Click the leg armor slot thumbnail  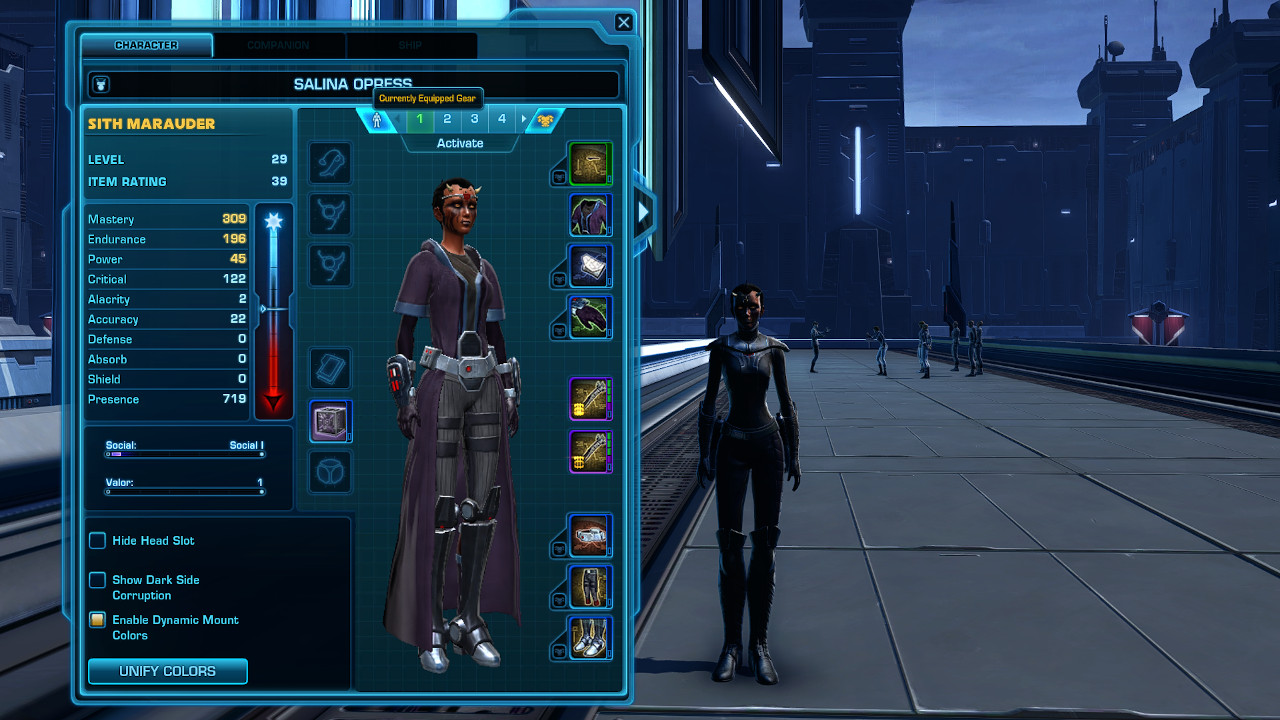pyautogui.click(x=590, y=587)
